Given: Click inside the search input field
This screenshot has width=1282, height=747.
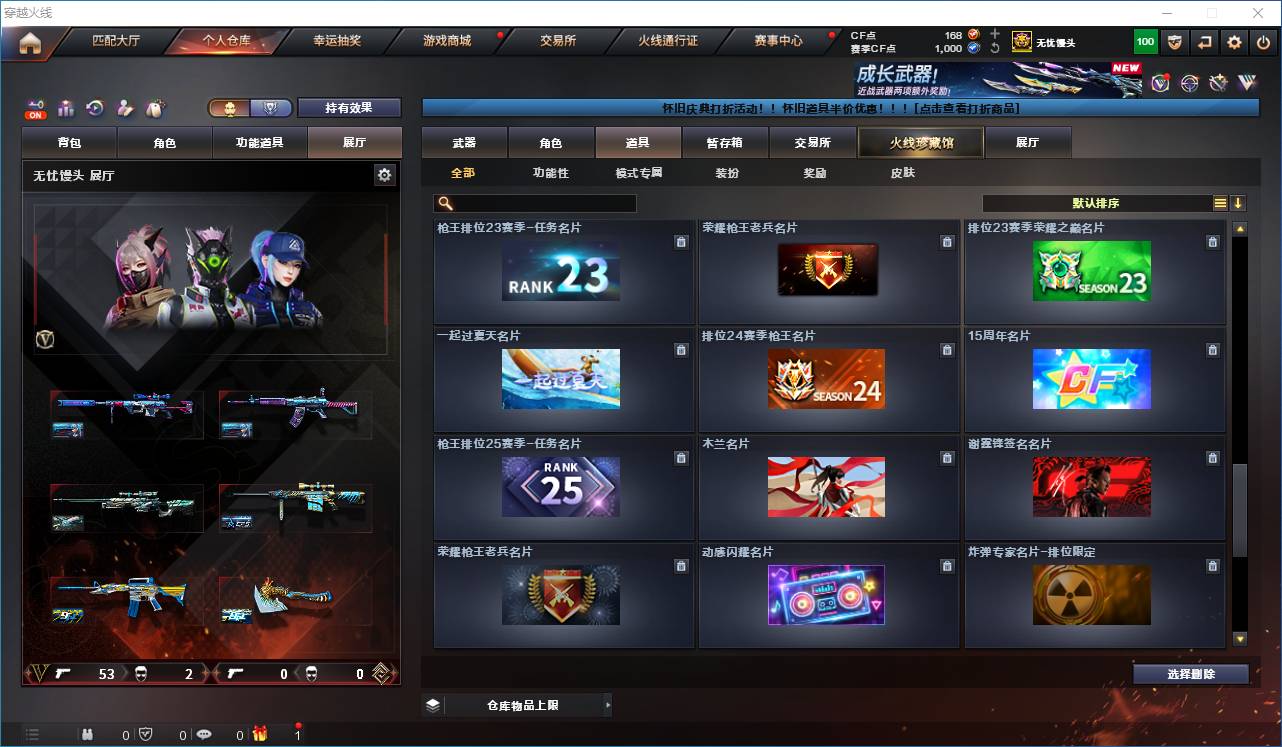Looking at the screenshot, I should (x=545, y=203).
